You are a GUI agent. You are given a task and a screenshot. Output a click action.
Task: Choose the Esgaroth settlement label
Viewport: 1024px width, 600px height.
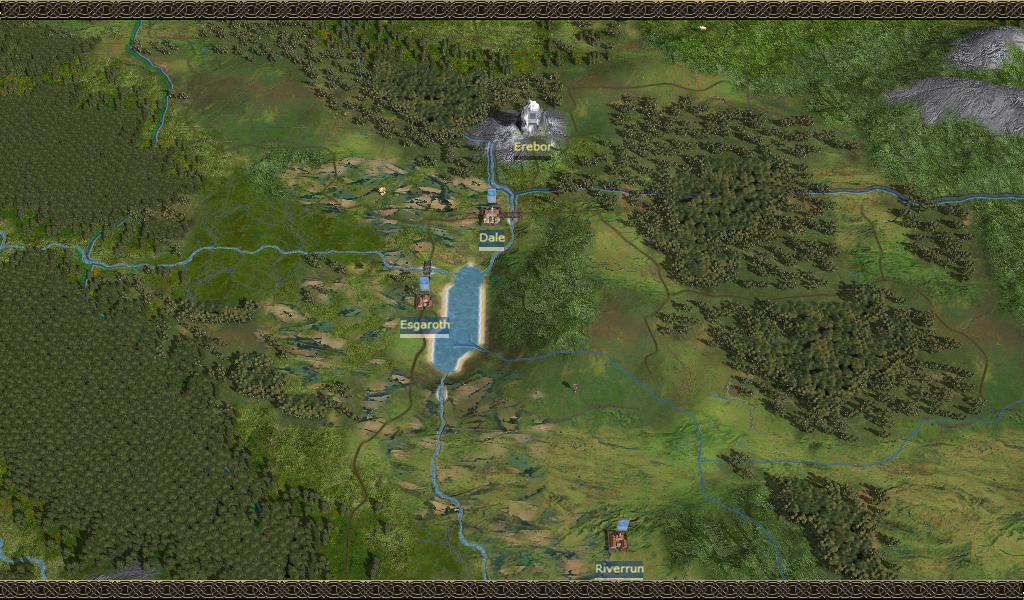click(x=424, y=325)
